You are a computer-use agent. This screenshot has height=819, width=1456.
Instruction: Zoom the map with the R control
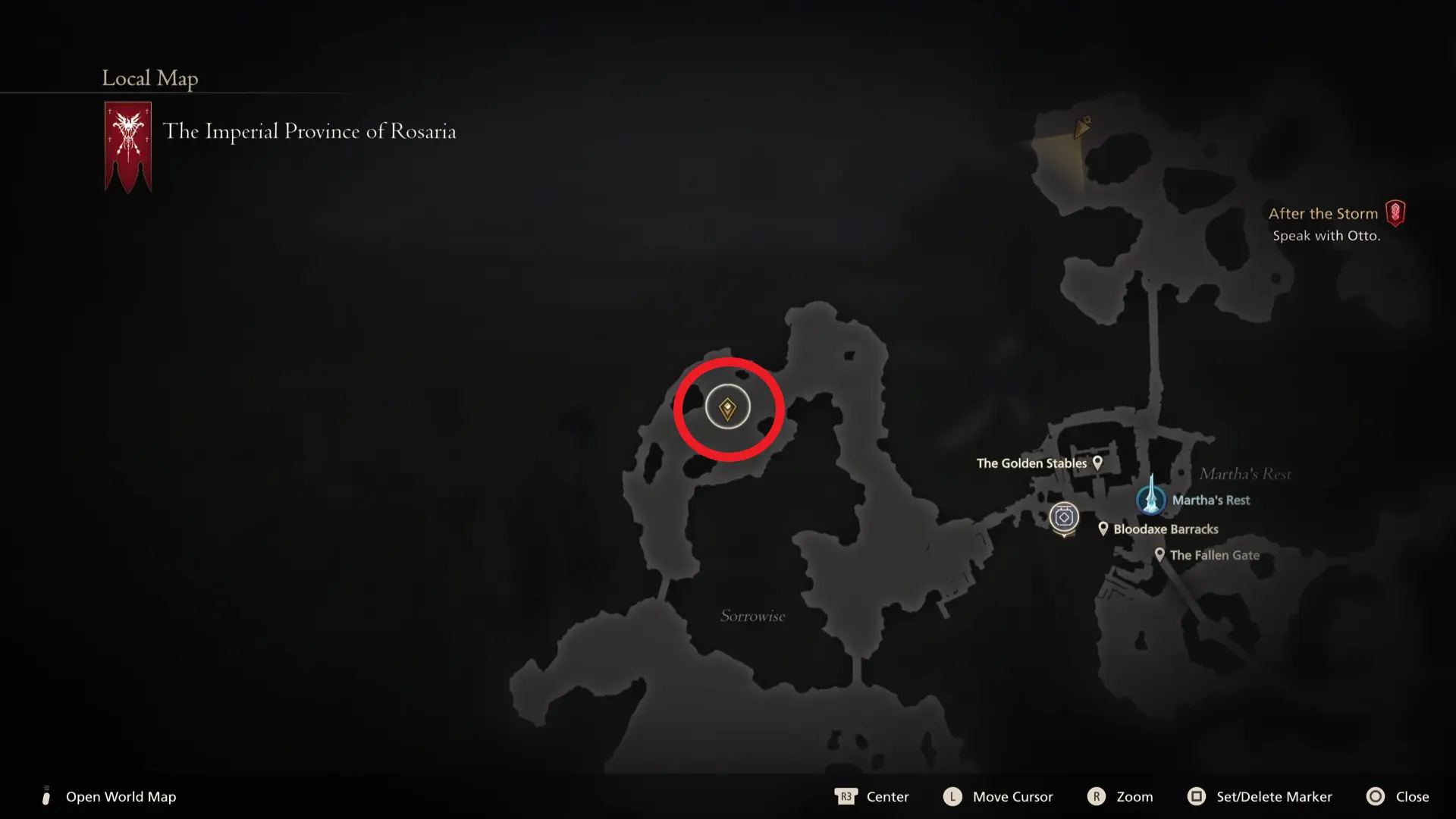[x=1097, y=797]
